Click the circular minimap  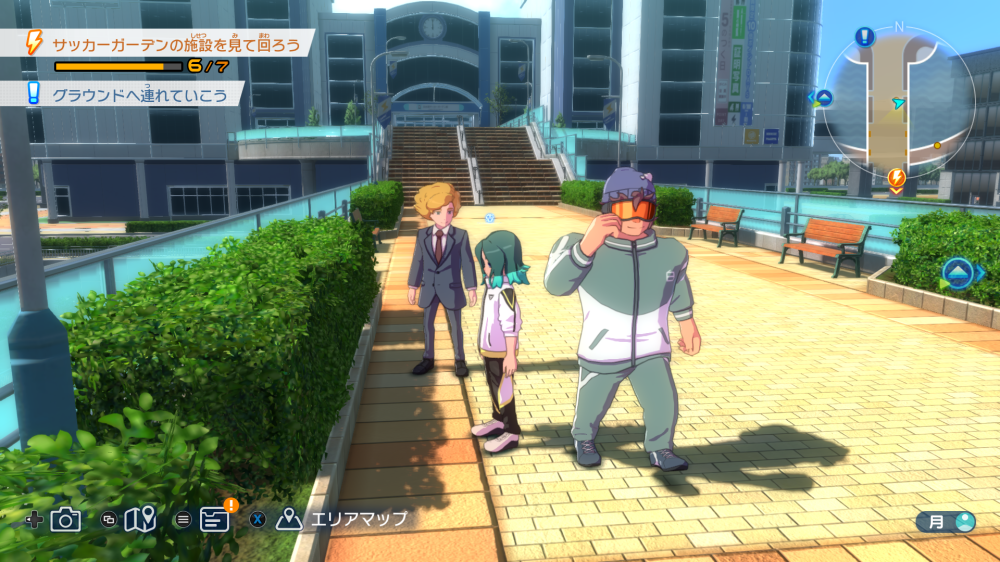pos(899,100)
